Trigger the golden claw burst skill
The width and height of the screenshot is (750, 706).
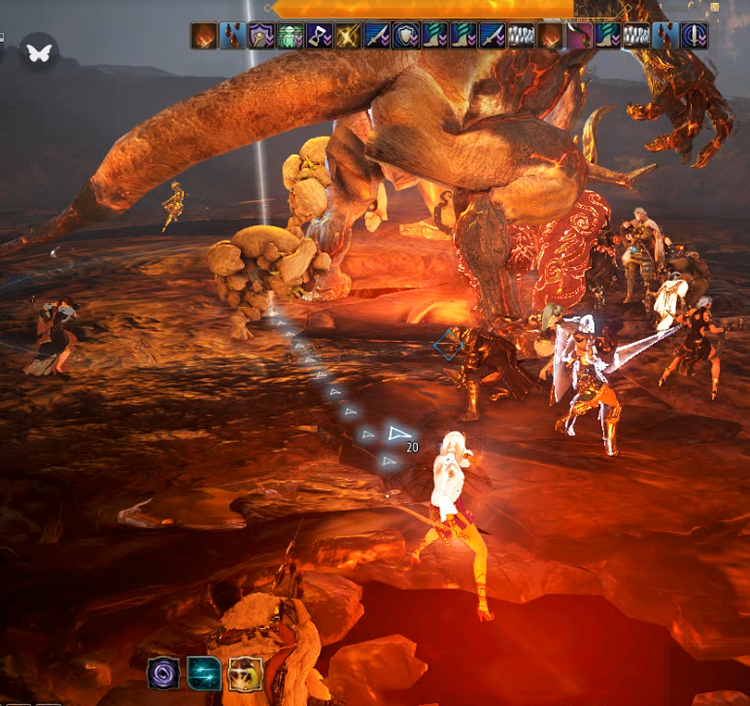(x=245, y=673)
